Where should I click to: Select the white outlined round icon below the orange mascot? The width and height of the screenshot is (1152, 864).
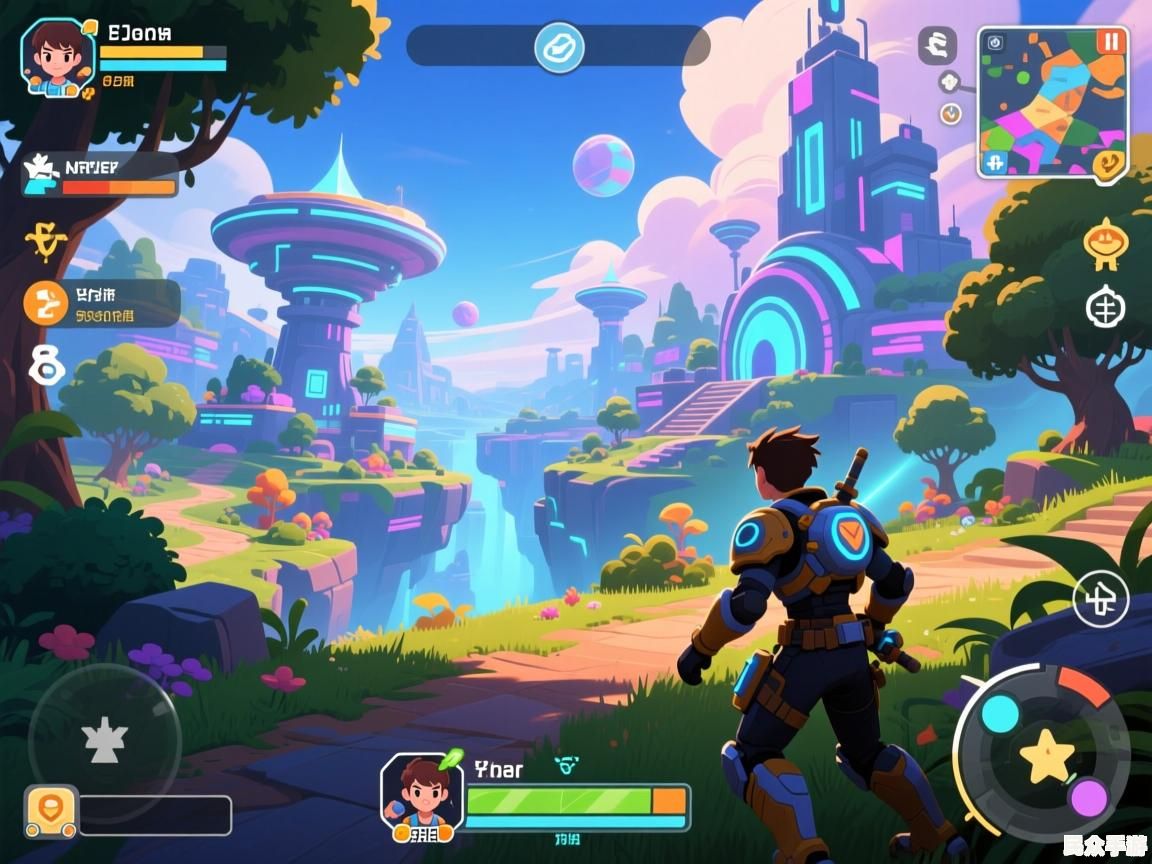pyautogui.click(x=1105, y=307)
